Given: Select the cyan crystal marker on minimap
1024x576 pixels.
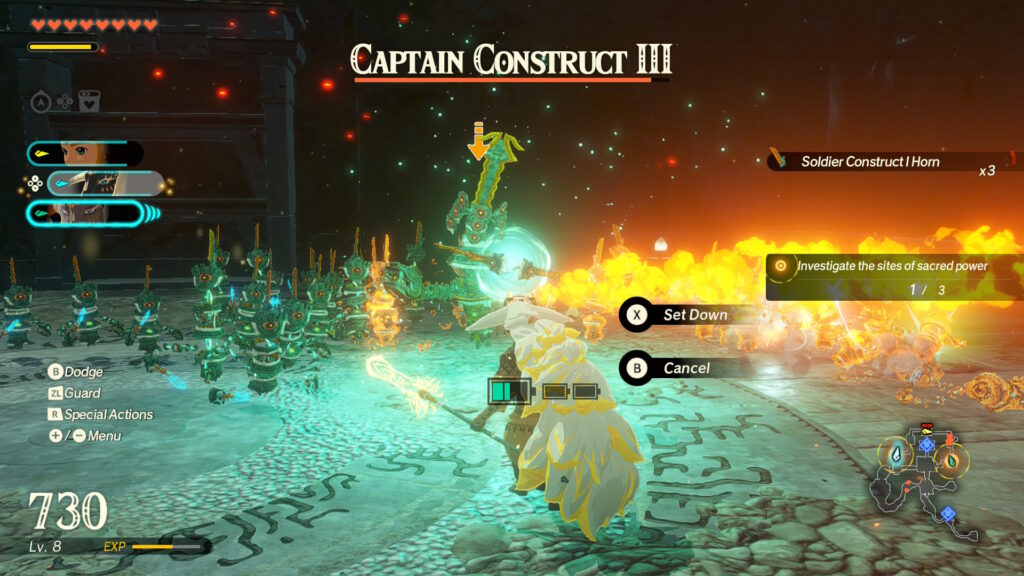Looking at the screenshot, I should 895,455.
